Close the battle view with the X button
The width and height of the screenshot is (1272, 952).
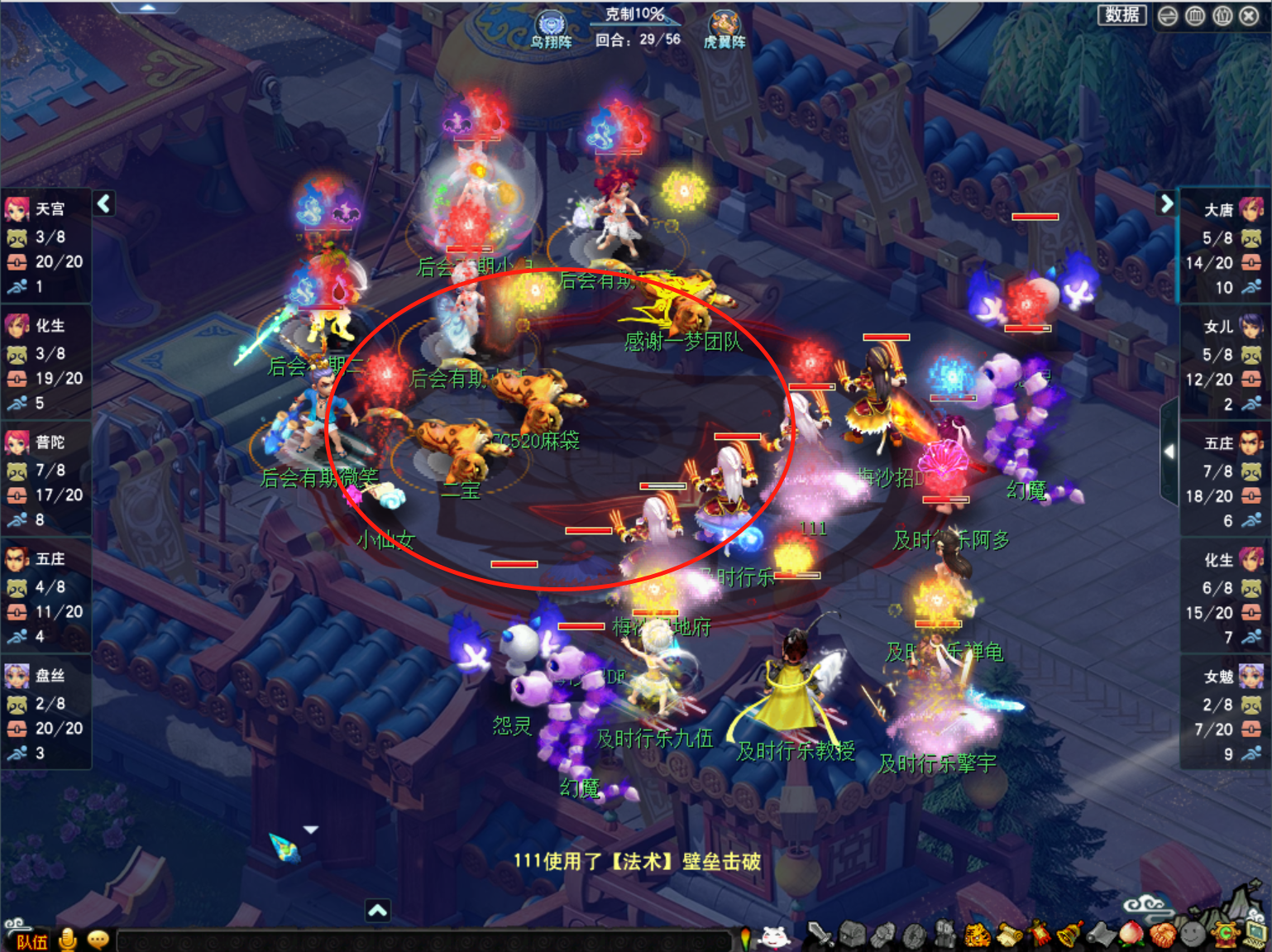pos(1250,16)
